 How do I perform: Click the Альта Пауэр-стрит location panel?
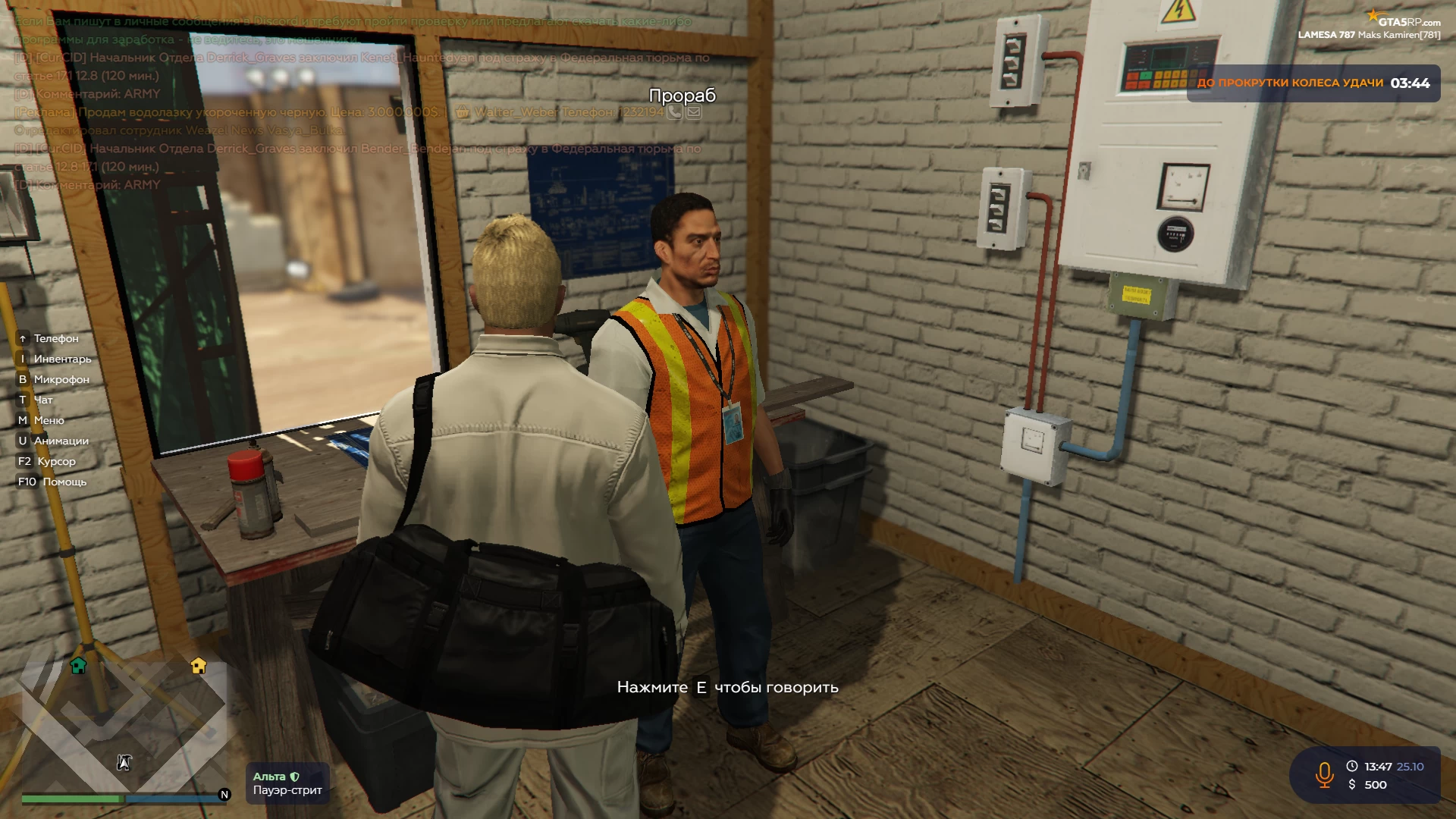(x=287, y=783)
